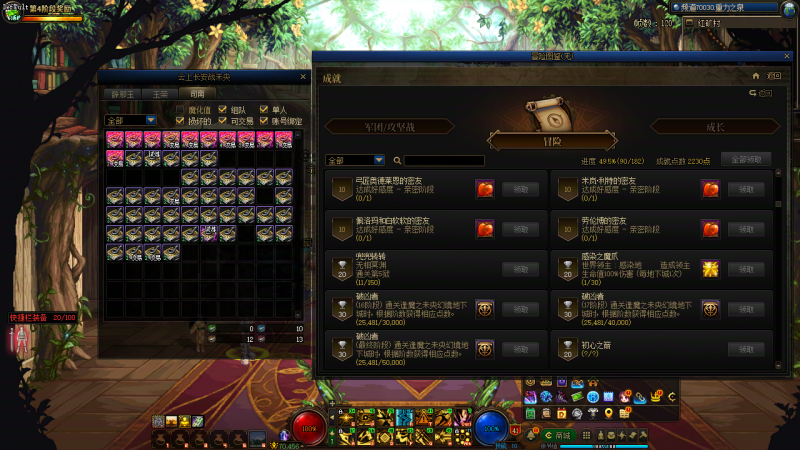Viewport: 800px width, 450px height.
Task: Toggle the 损坏的 checkbox
Action: (x=181, y=120)
